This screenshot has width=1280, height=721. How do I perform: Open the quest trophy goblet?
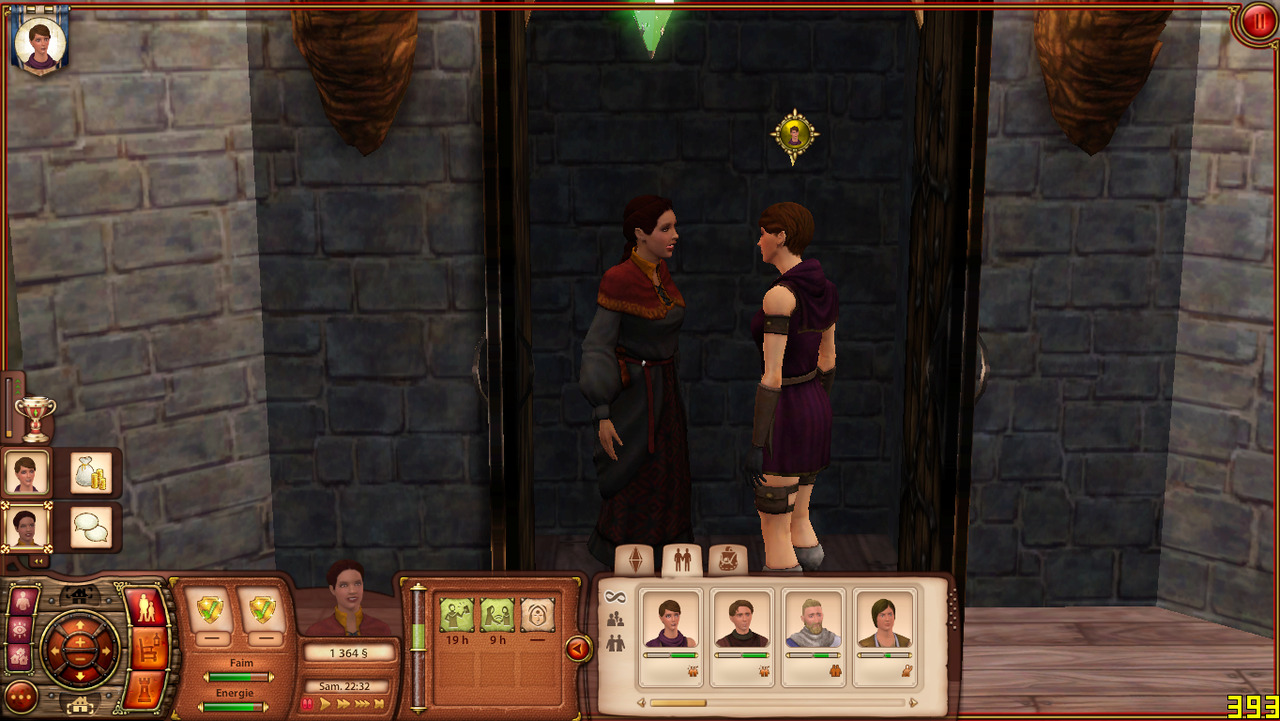[36, 417]
